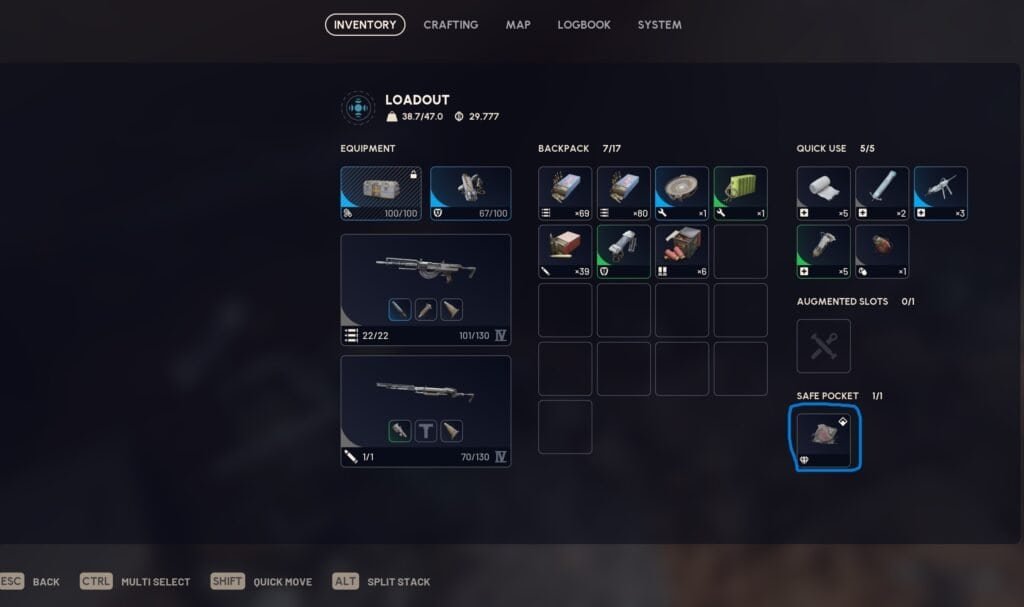
Task: Switch to the Crafting tab
Action: point(450,25)
